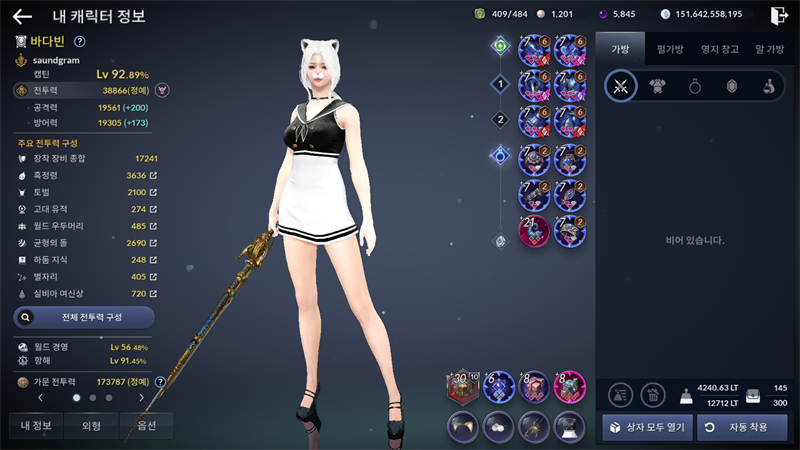Switch to the 펄가방 inventory tab

[669, 47]
